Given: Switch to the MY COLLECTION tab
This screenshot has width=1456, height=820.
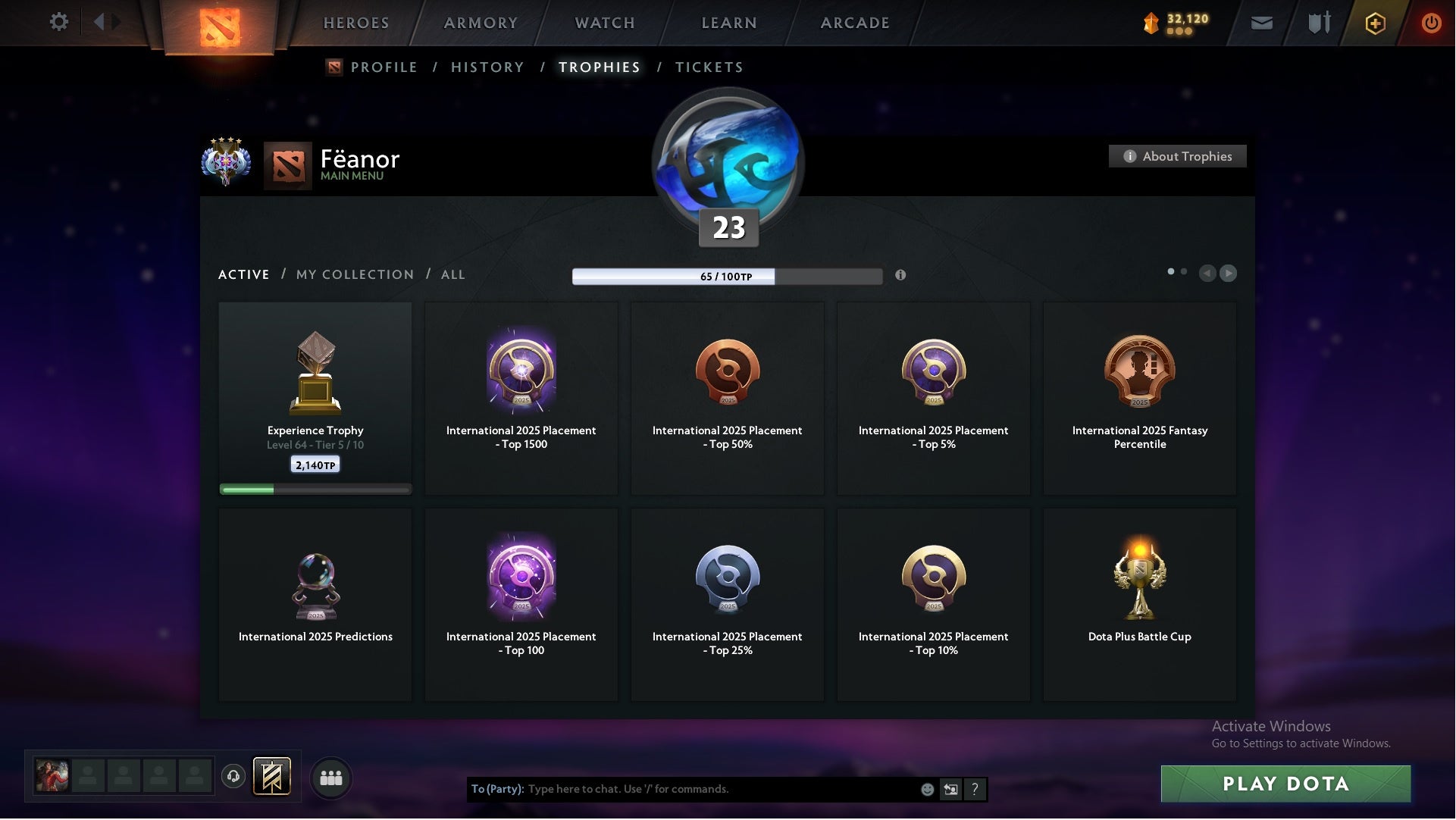Looking at the screenshot, I should pos(354,274).
